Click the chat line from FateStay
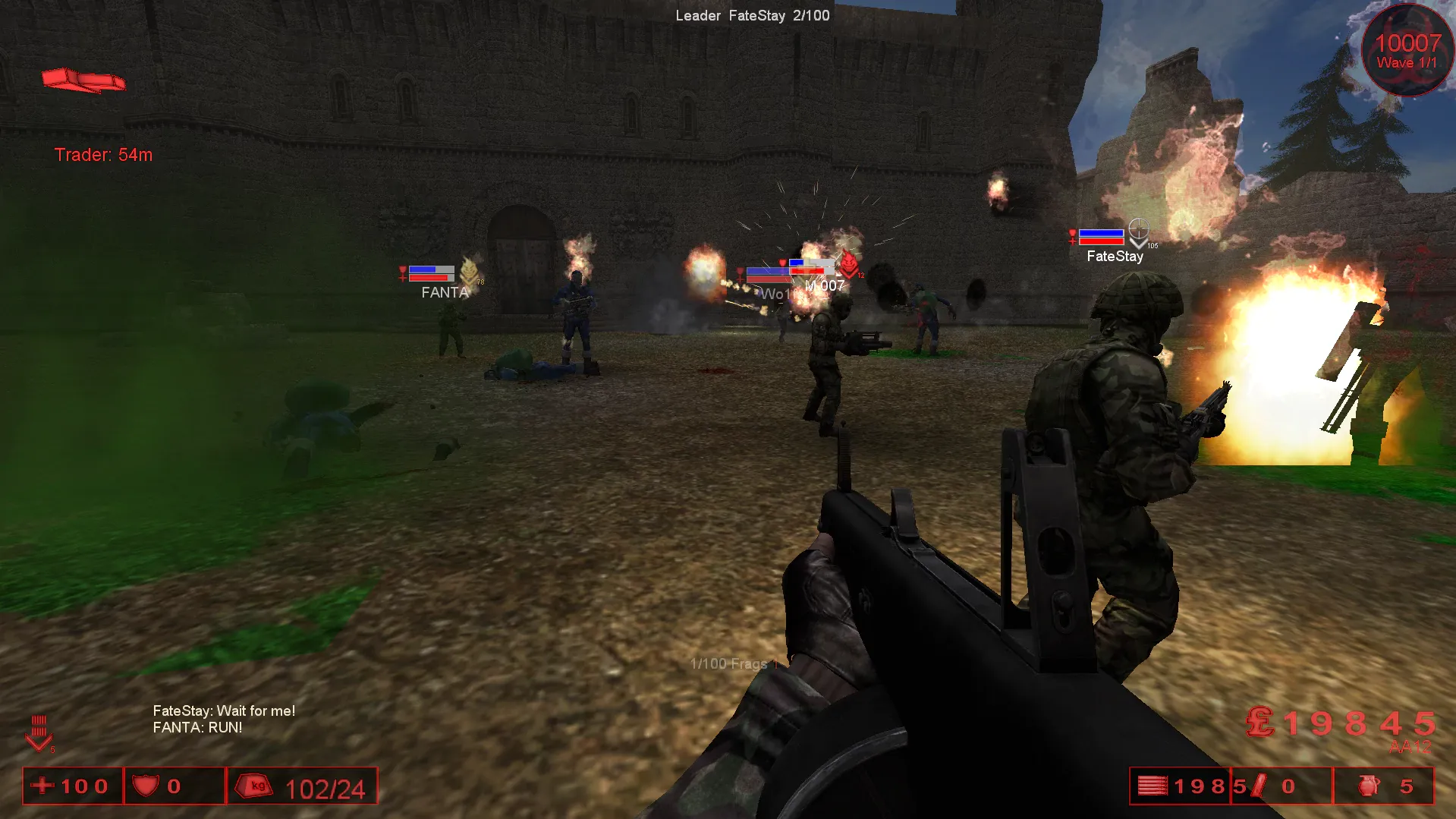Viewport: 1456px width, 819px height. tap(224, 711)
